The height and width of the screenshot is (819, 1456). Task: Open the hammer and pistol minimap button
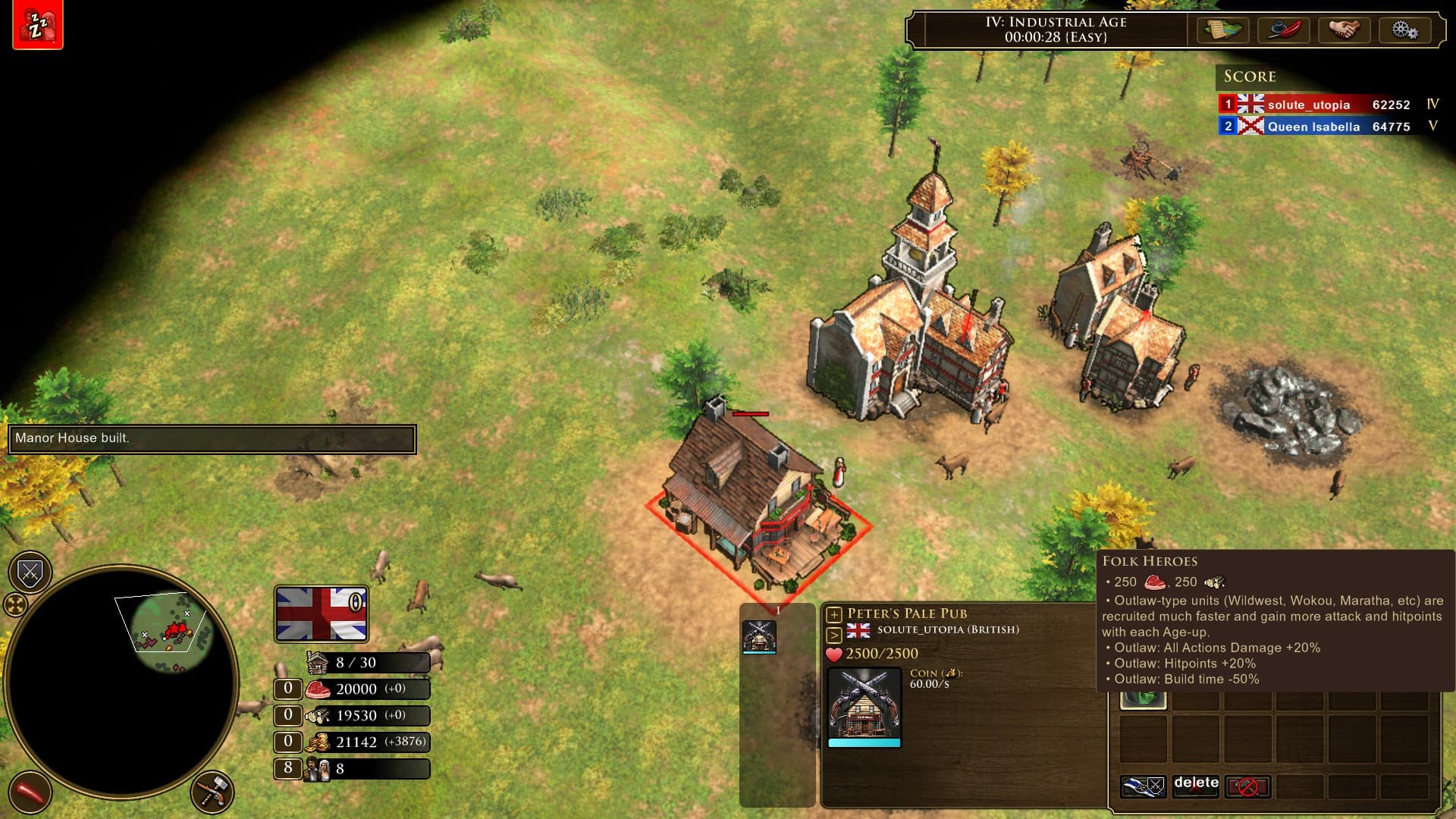(212, 792)
